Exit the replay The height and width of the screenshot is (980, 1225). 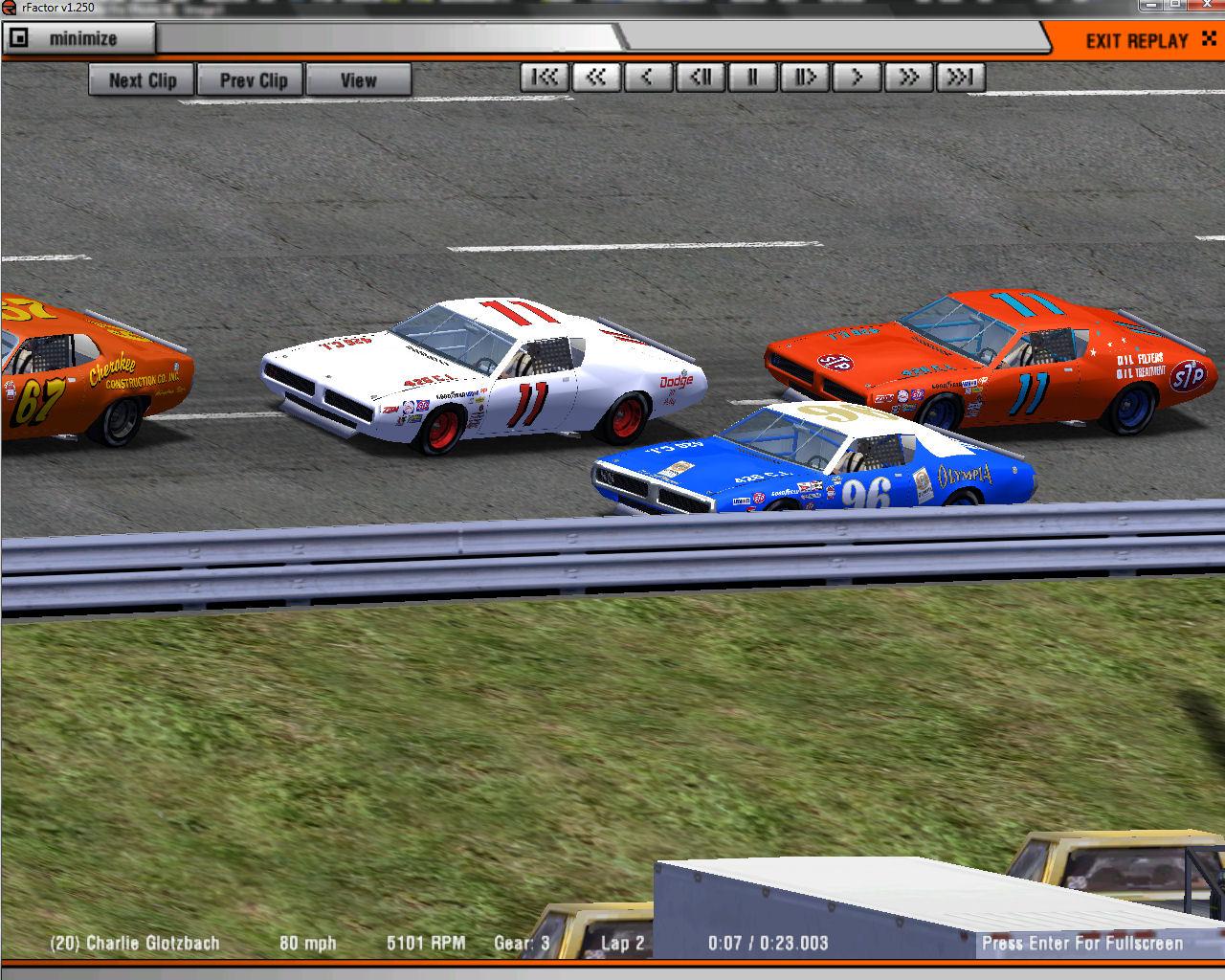click(1137, 40)
